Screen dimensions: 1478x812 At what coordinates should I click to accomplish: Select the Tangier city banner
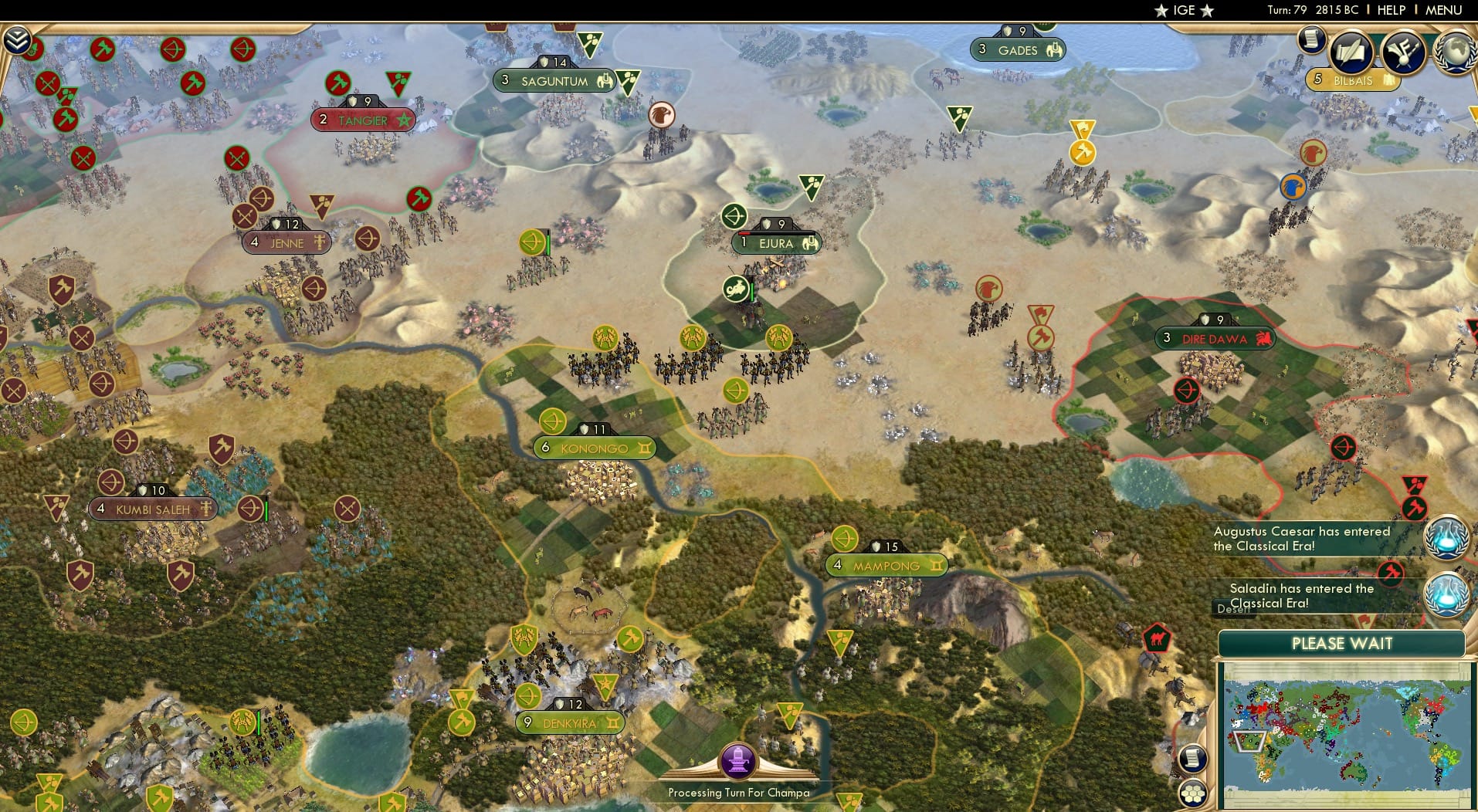(x=363, y=120)
